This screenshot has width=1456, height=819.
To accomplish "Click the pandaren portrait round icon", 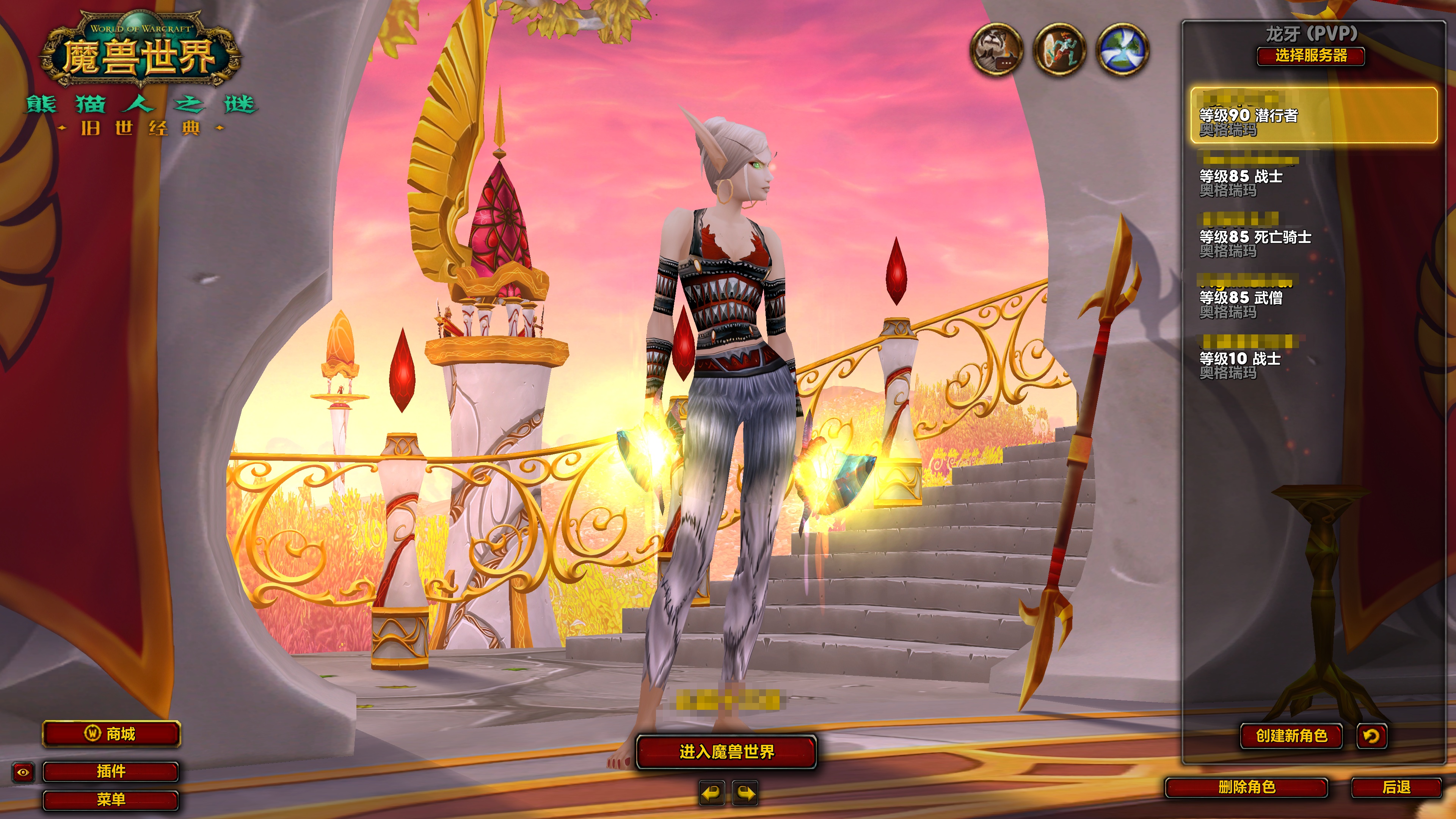I will click(x=996, y=49).
